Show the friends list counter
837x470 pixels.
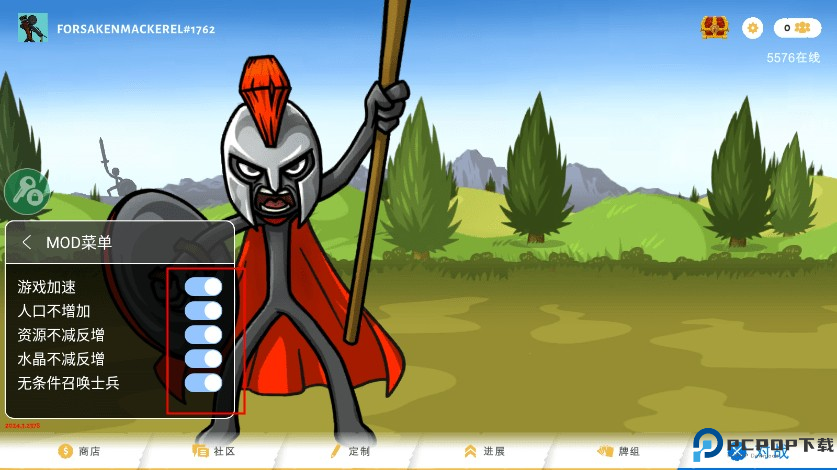(x=797, y=28)
